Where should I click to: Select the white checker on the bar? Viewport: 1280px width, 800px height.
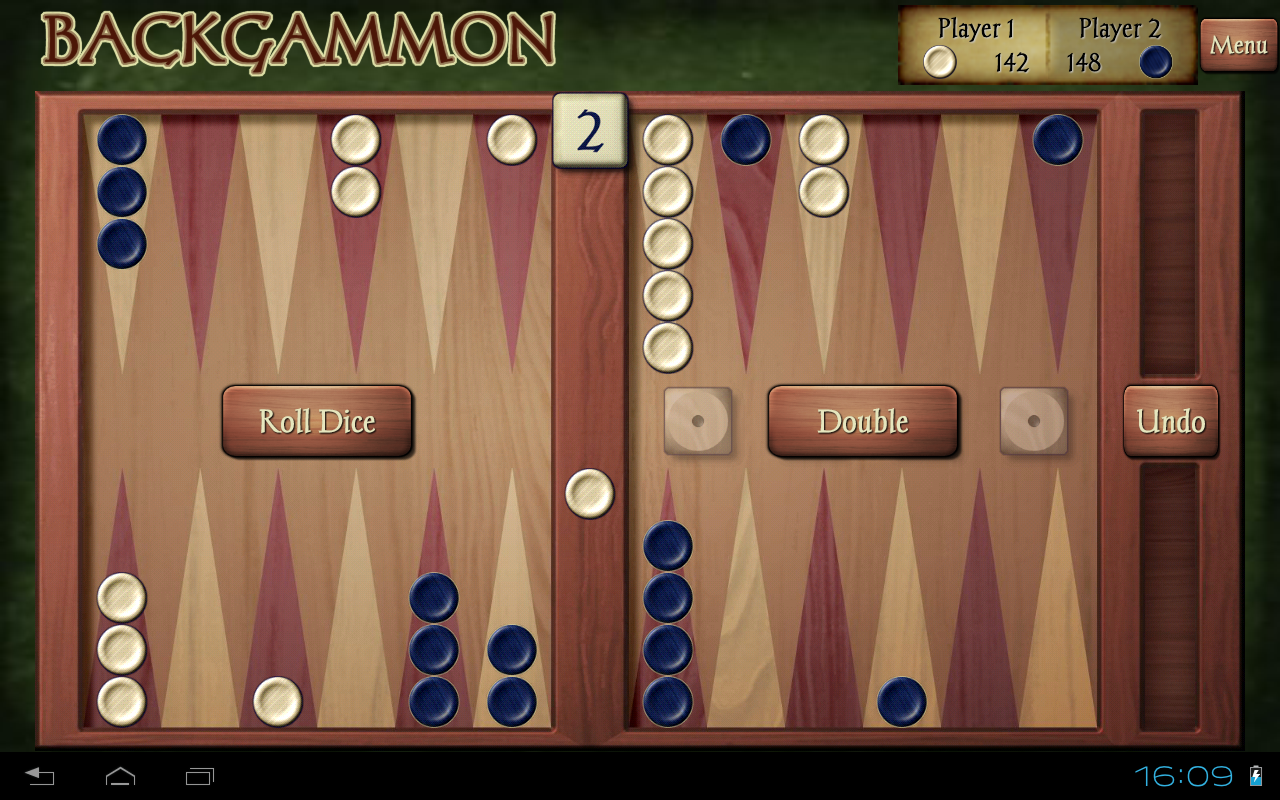pyautogui.click(x=588, y=491)
